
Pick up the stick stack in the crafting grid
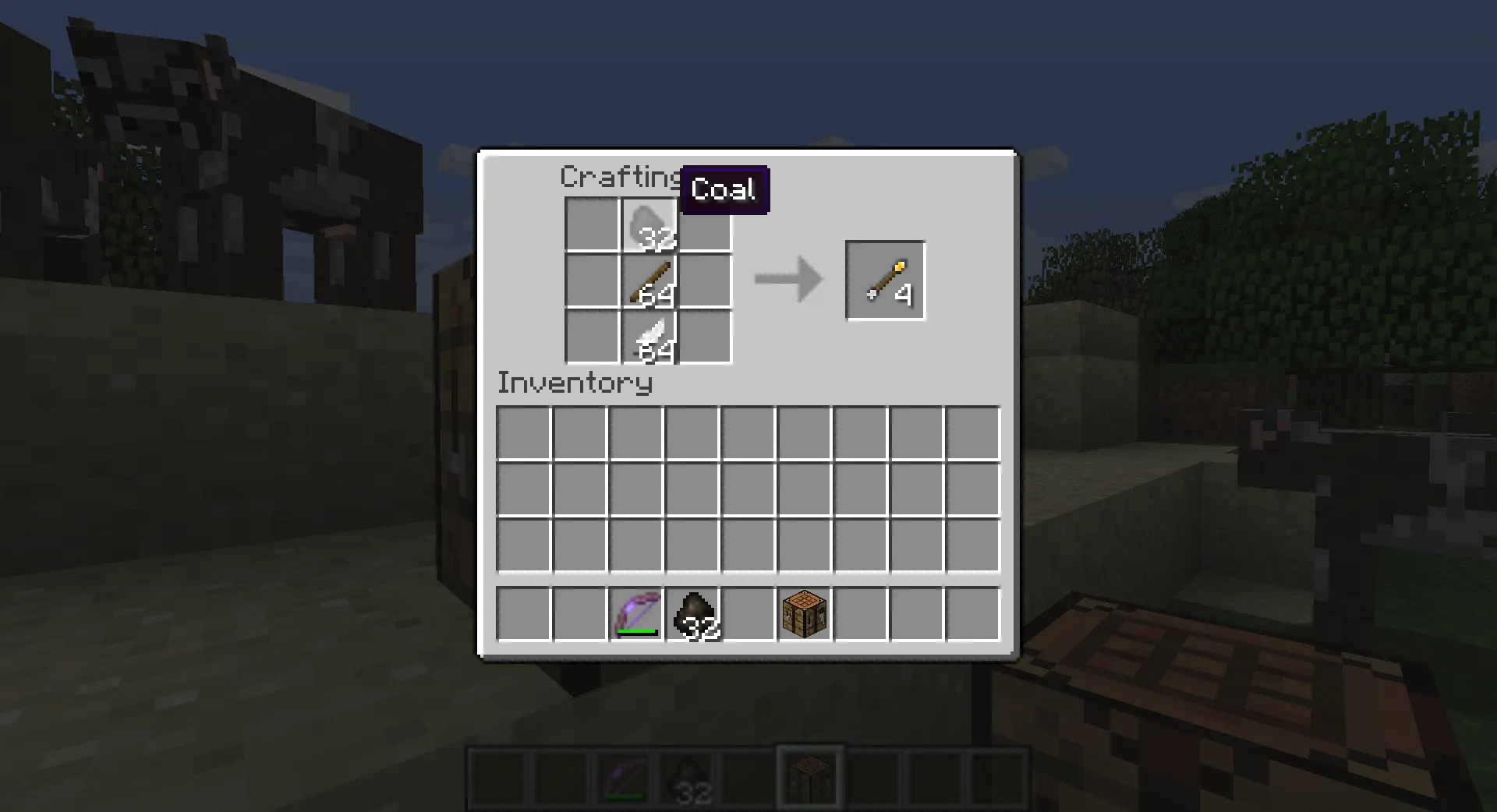(x=647, y=281)
